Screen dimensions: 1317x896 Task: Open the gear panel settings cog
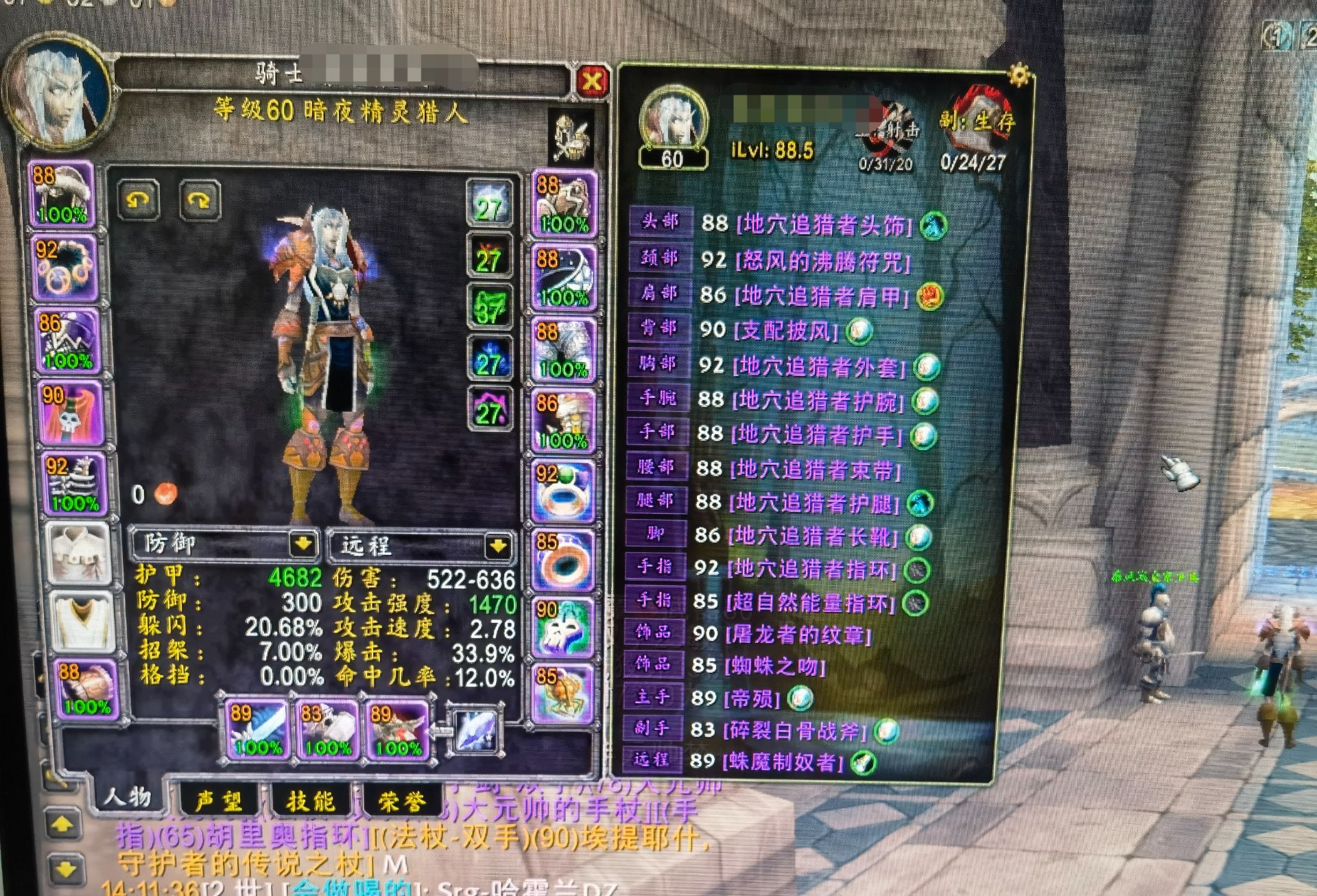(x=1019, y=74)
